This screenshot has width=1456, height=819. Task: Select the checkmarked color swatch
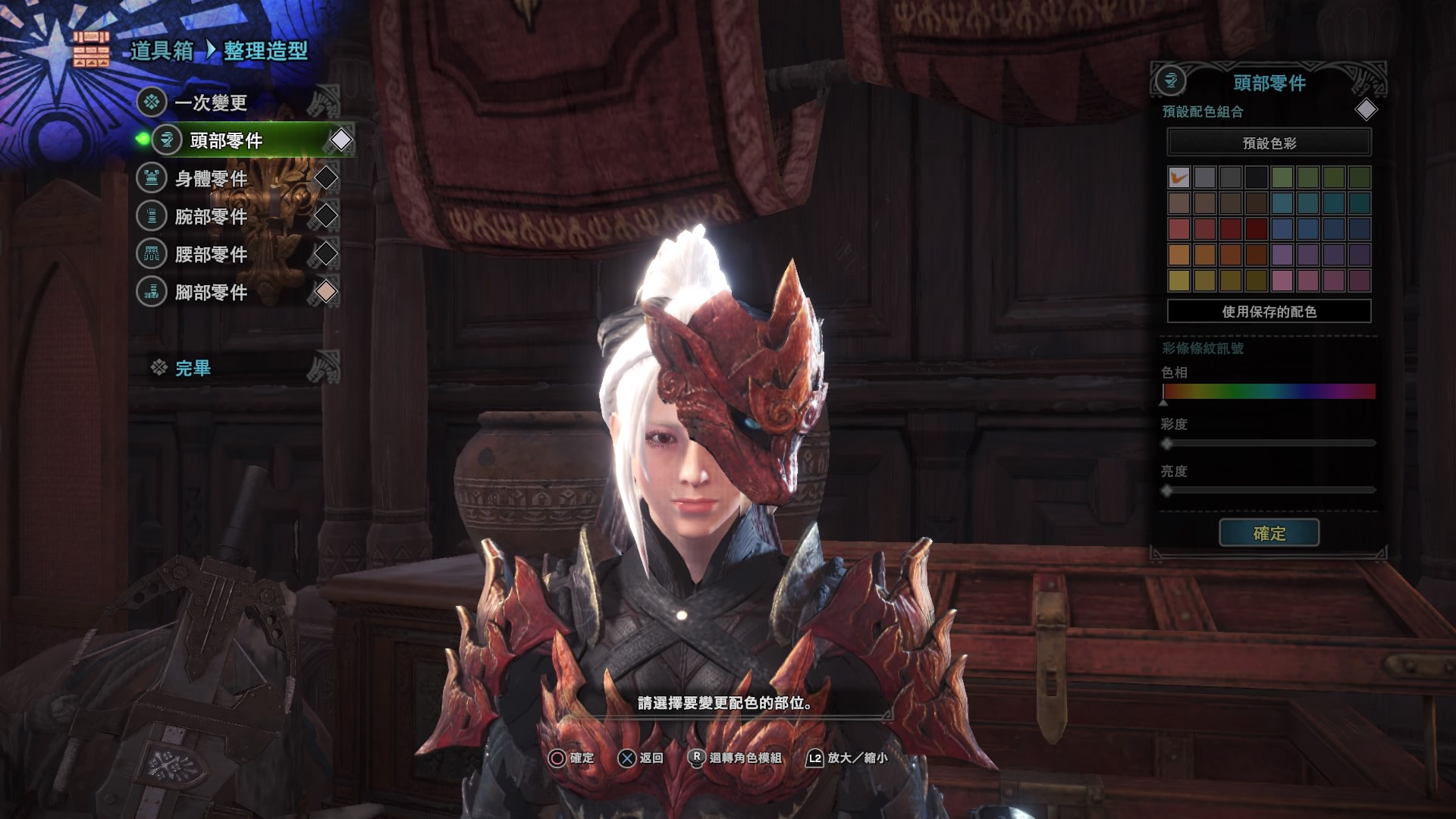click(1178, 177)
